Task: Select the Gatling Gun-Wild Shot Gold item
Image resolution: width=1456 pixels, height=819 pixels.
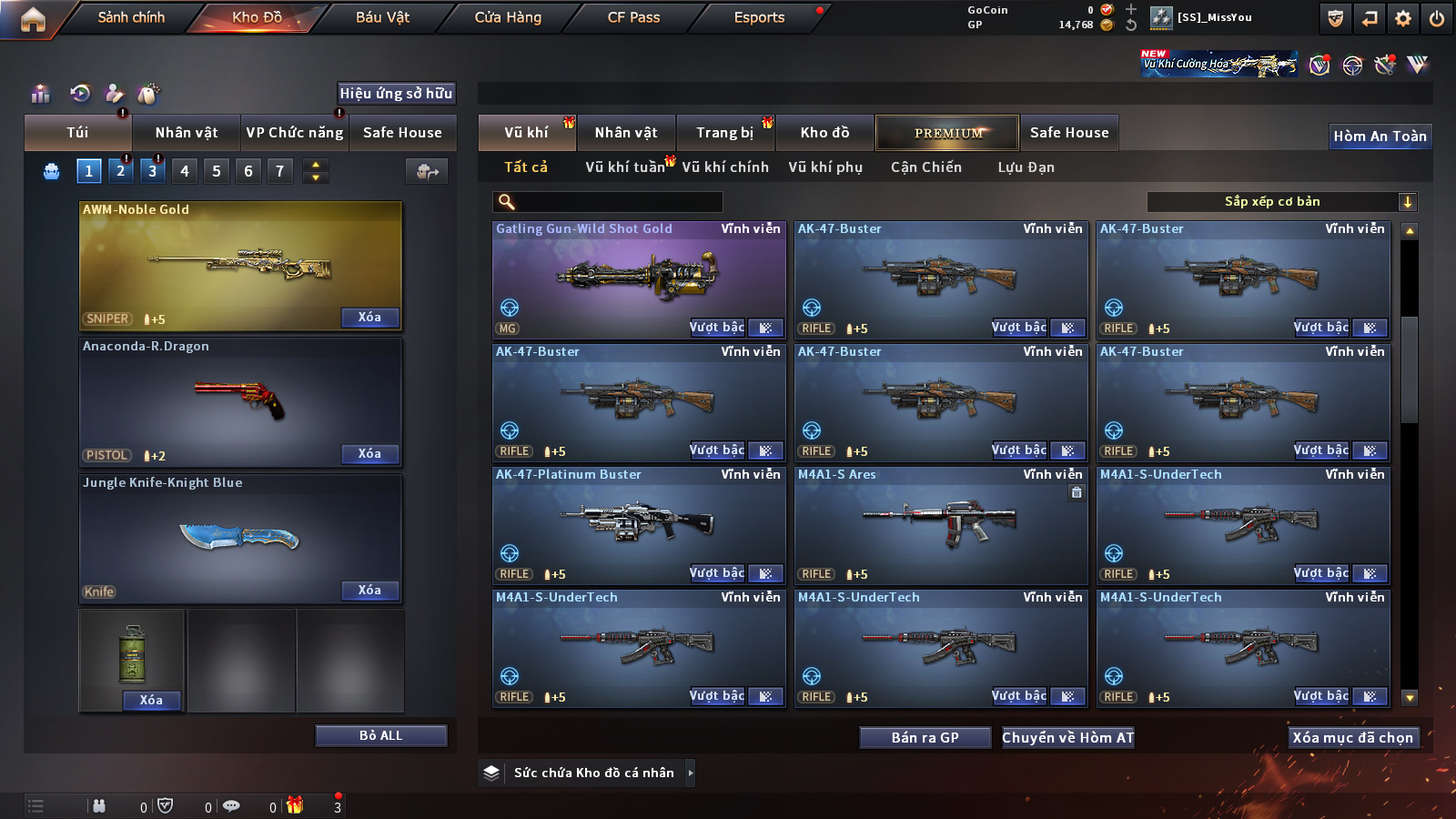Action: pos(639,278)
